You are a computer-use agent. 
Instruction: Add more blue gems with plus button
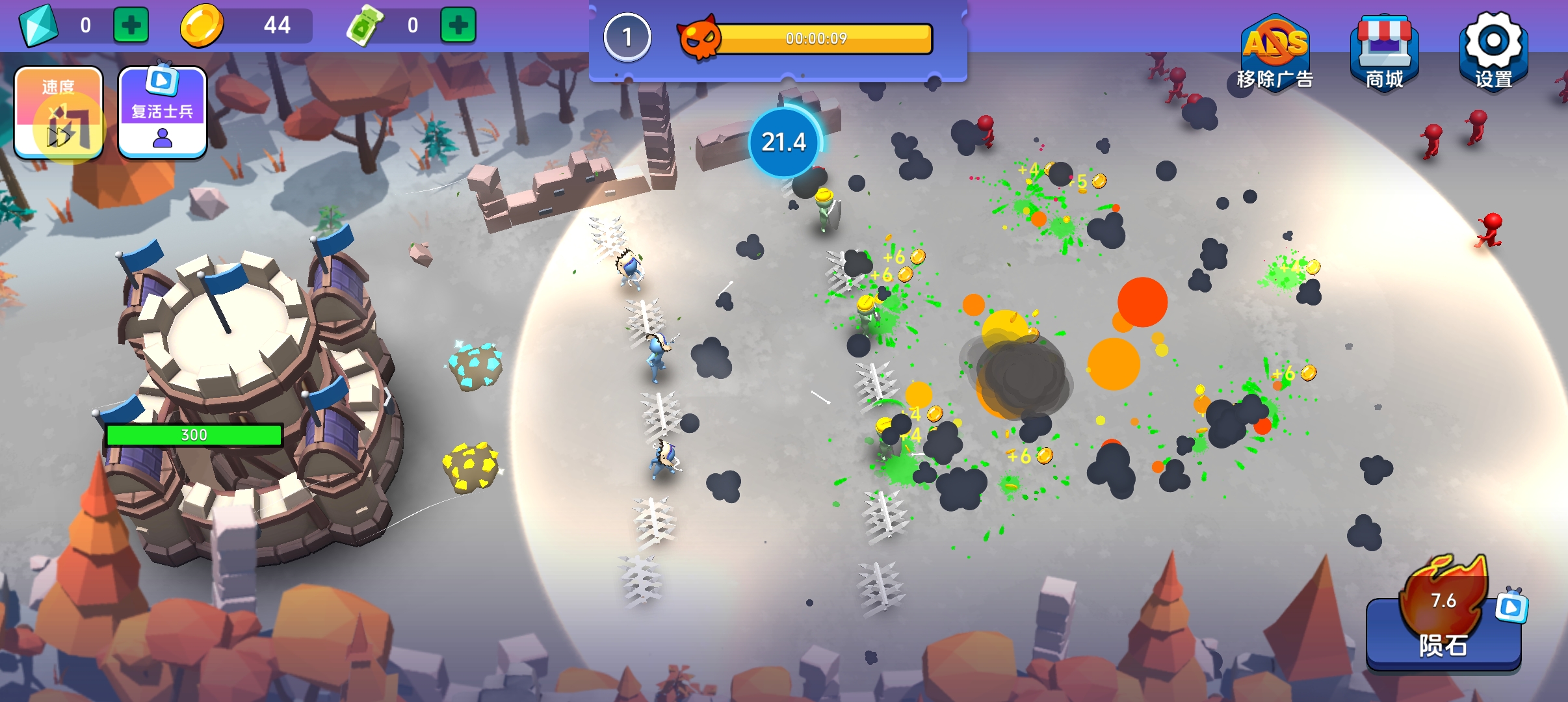point(131,25)
